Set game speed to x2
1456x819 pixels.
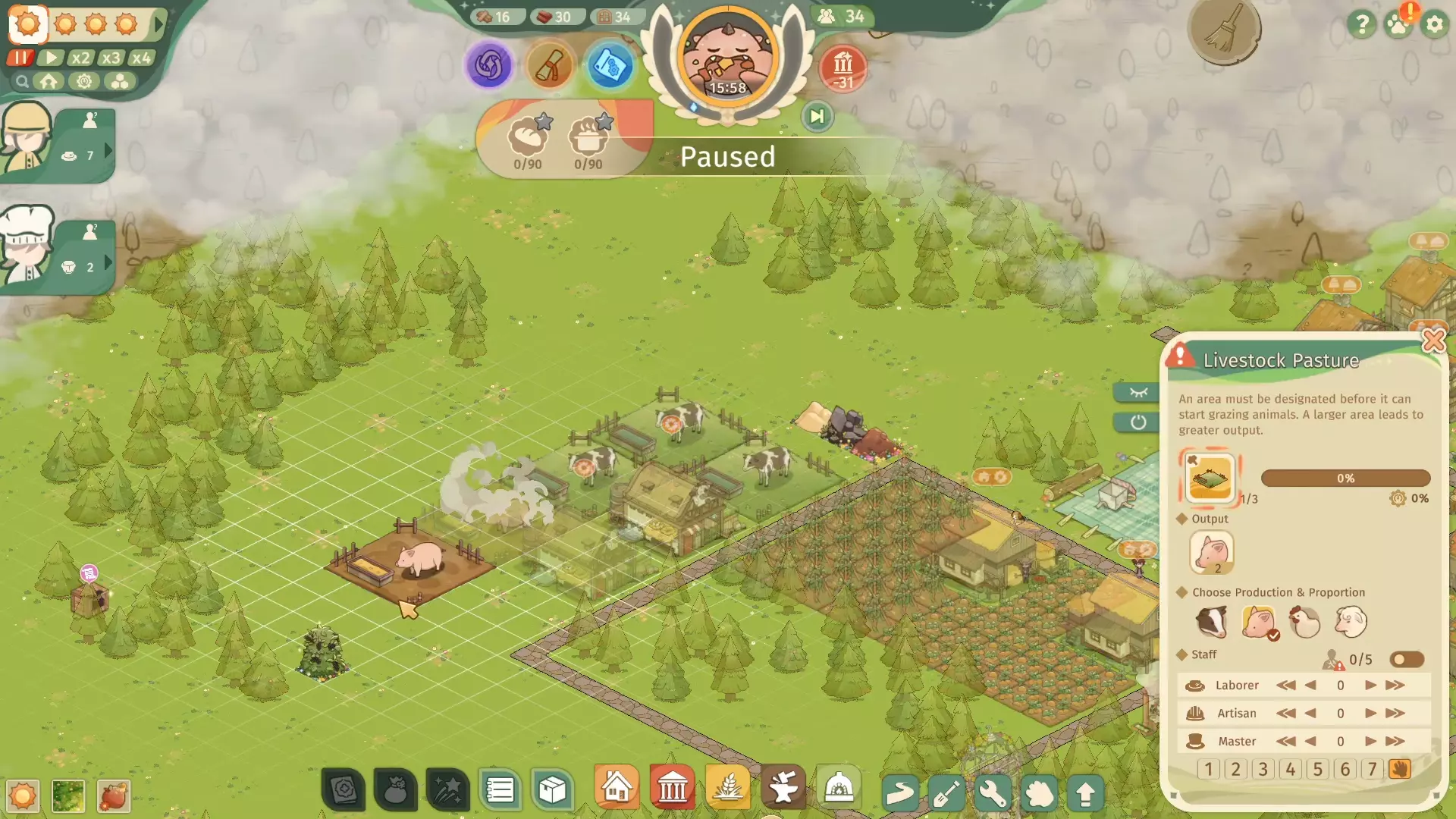coord(80,58)
